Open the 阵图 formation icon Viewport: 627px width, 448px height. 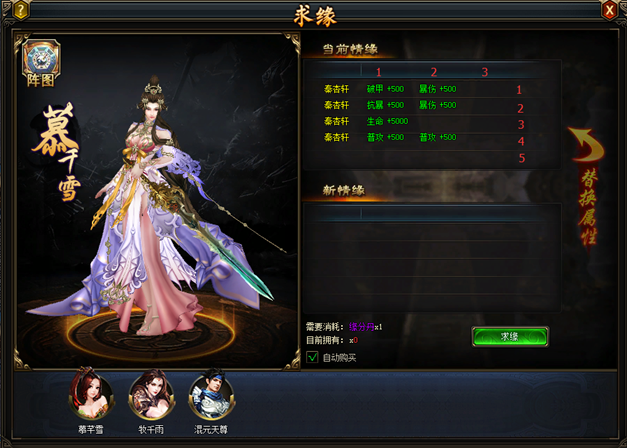[x=41, y=63]
